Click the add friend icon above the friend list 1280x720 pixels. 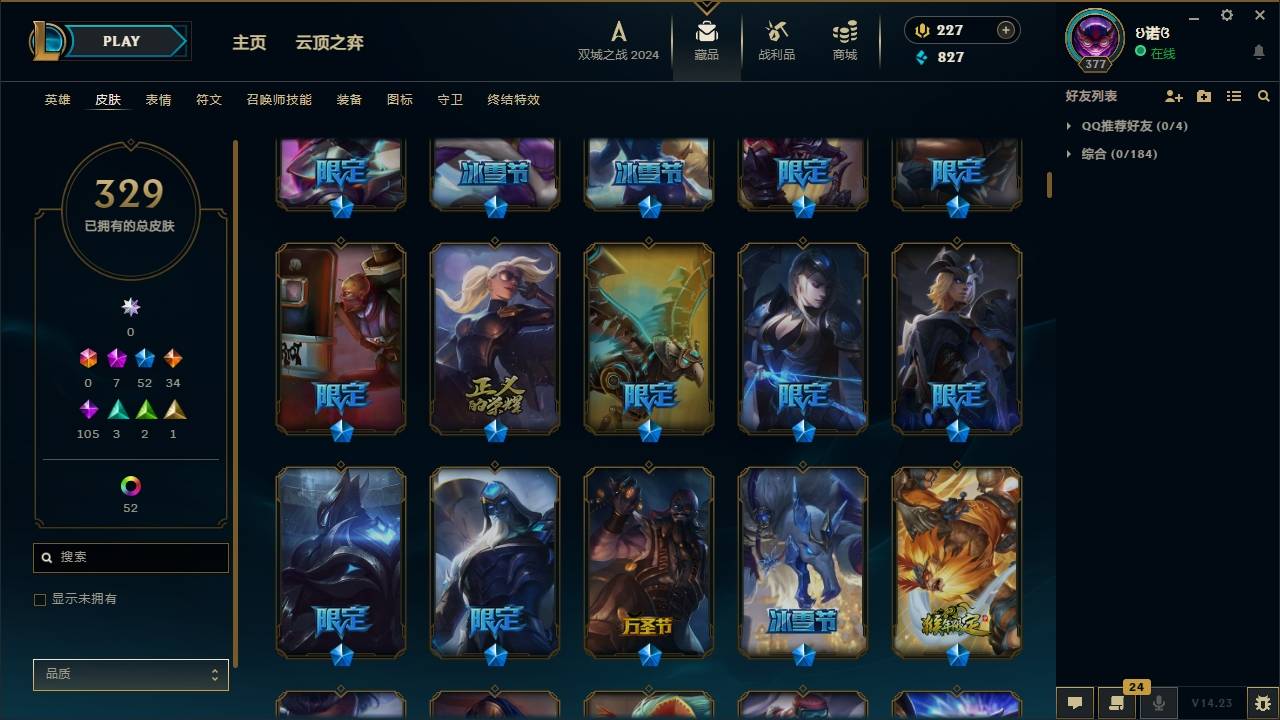[x=1173, y=96]
